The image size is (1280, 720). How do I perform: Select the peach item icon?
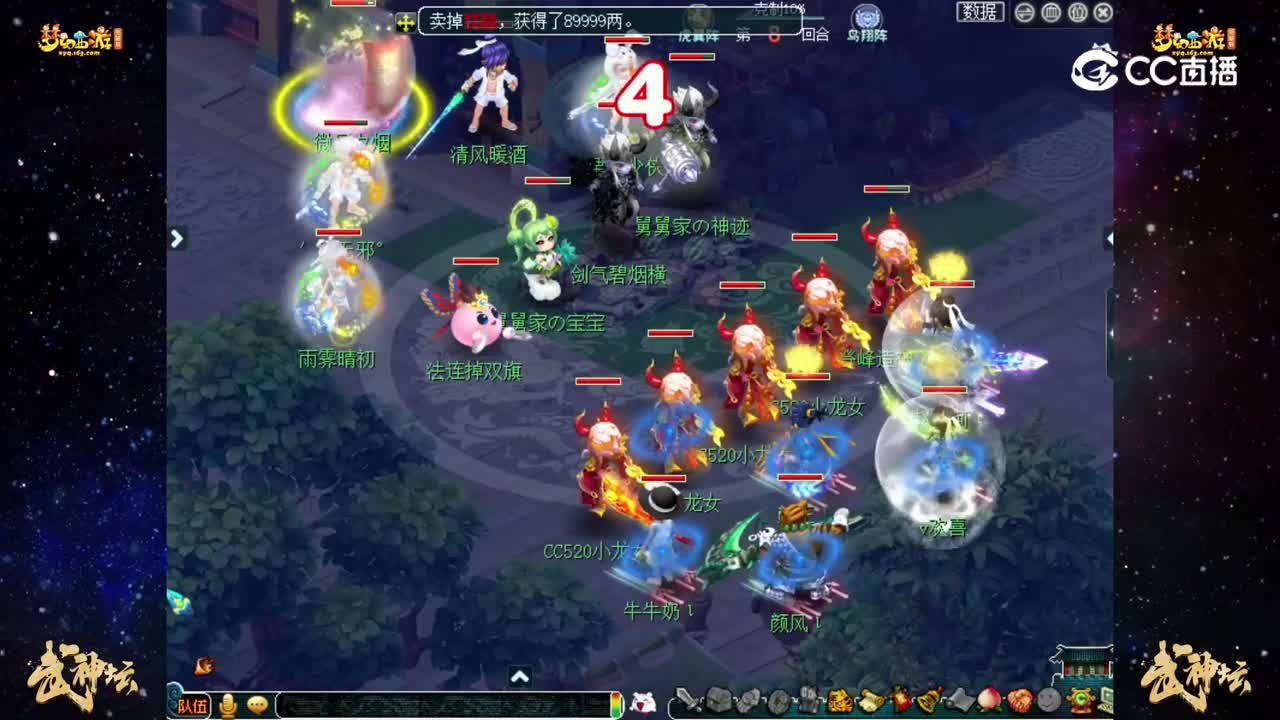click(989, 701)
